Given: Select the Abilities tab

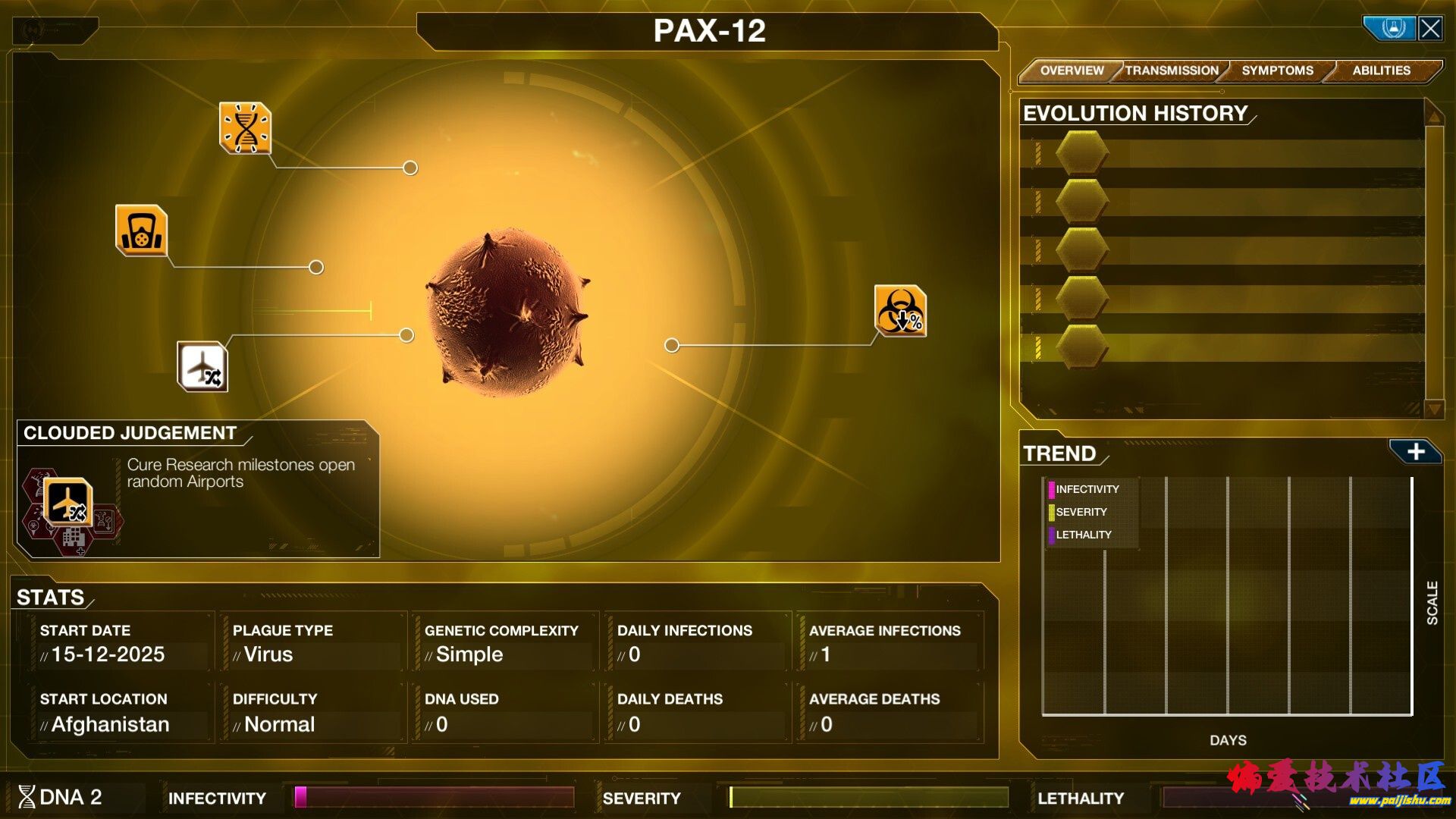Looking at the screenshot, I should pos(1381,71).
